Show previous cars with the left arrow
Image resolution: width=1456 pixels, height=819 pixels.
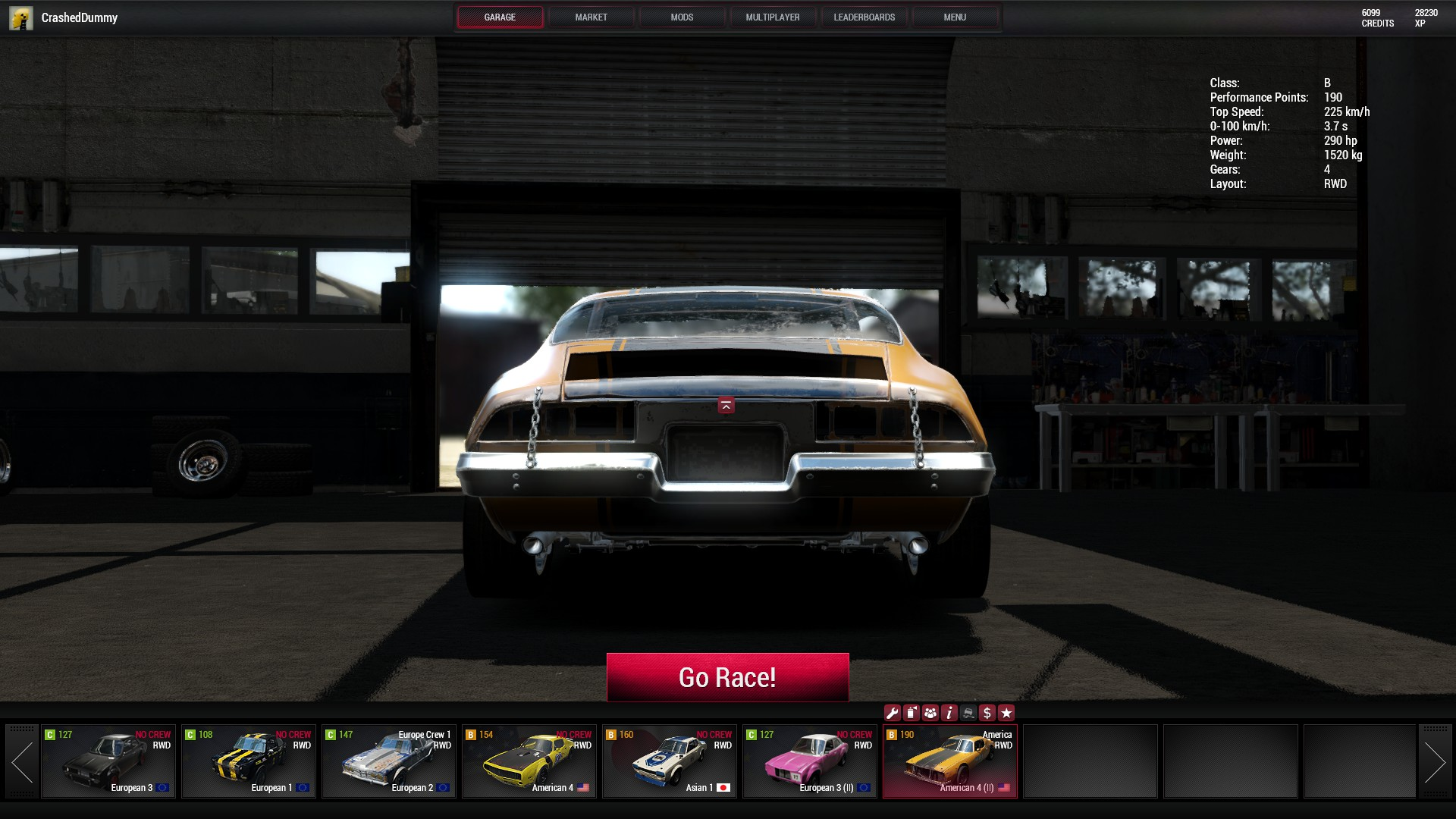pos(22,761)
